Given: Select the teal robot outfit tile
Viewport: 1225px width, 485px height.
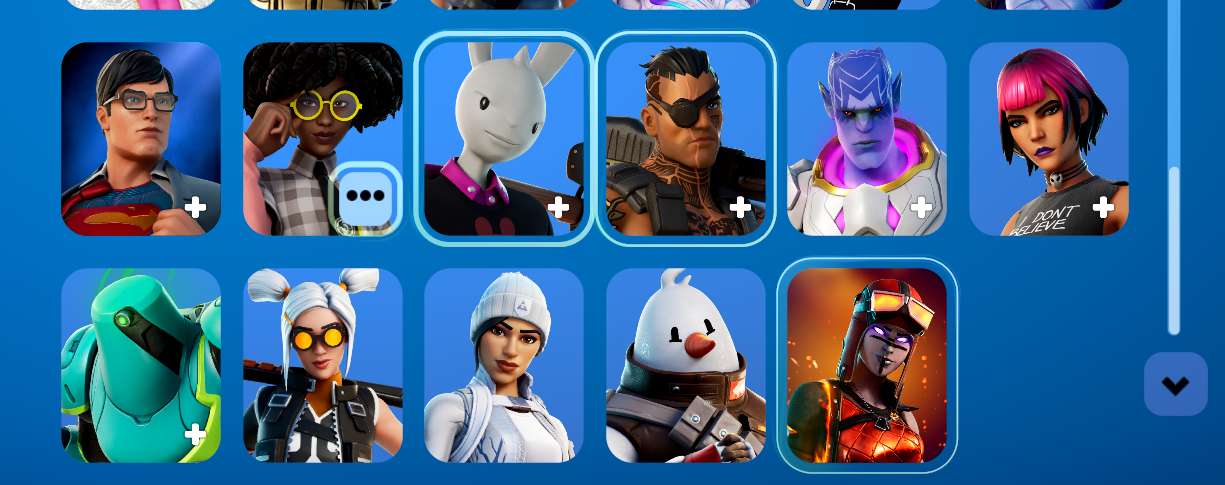Looking at the screenshot, I should pos(140,365).
